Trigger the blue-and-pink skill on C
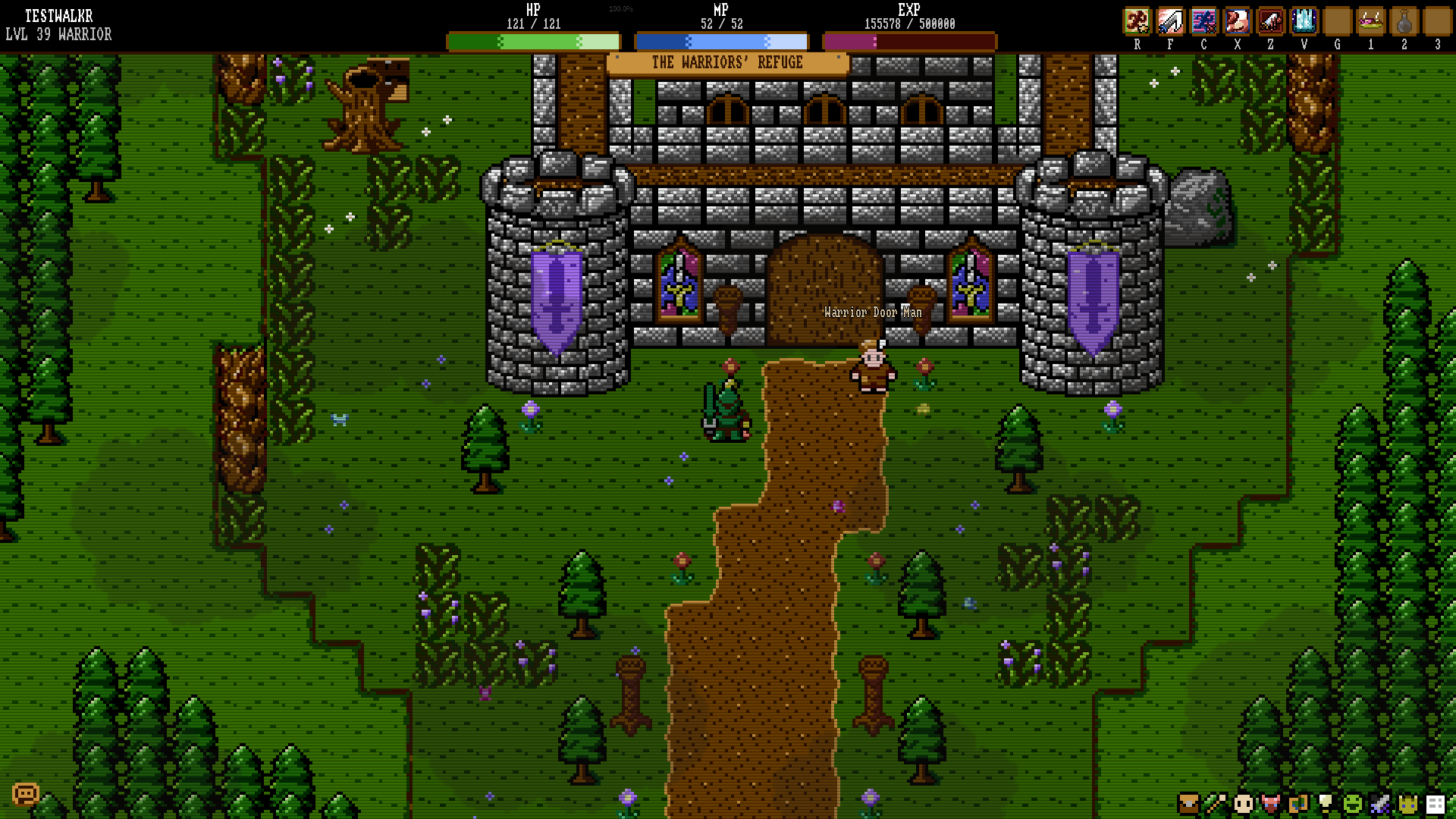This screenshot has height=819, width=1456. tap(1203, 21)
